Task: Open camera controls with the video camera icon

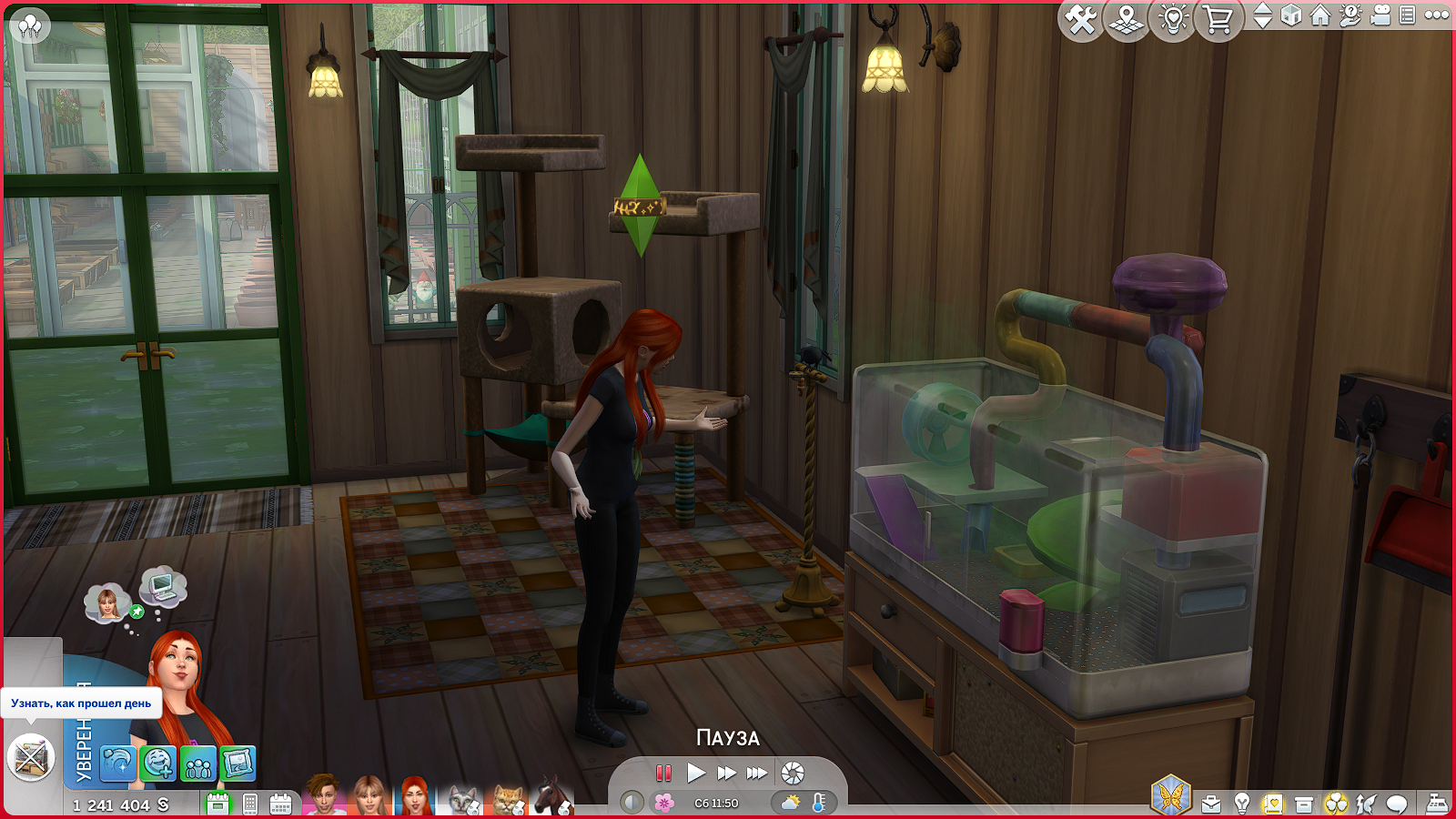Action: (1380, 16)
